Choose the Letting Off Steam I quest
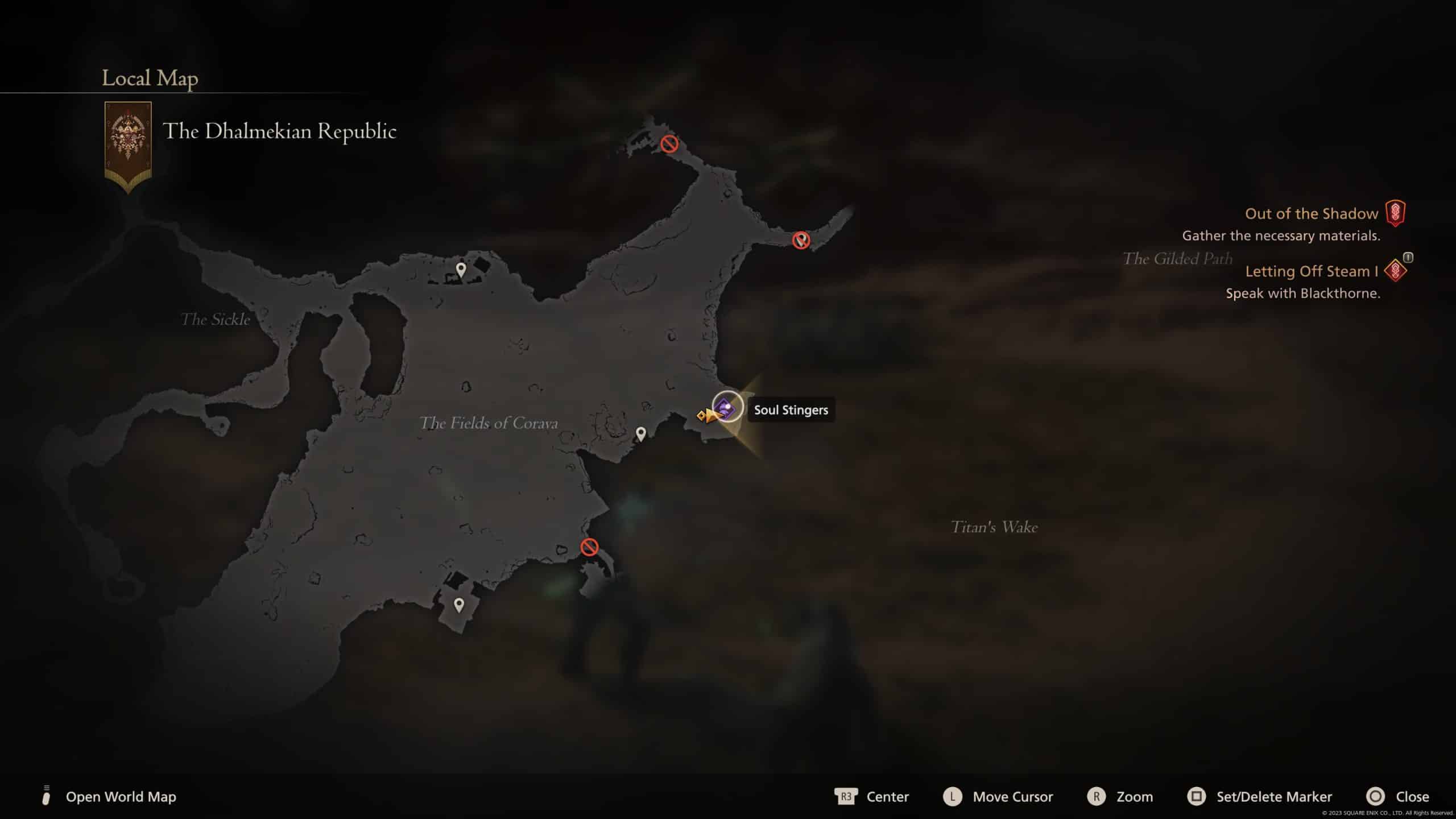The width and height of the screenshot is (1456, 819). pyautogui.click(x=1312, y=271)
